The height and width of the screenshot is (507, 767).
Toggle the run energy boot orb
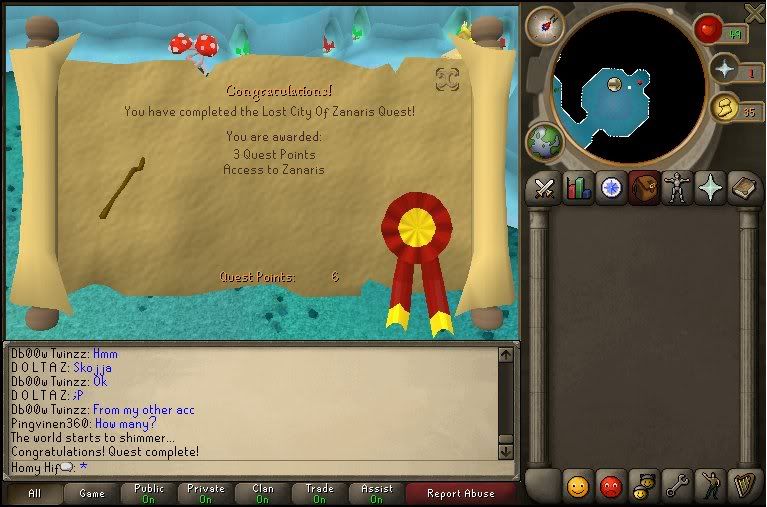coord(725,106)
